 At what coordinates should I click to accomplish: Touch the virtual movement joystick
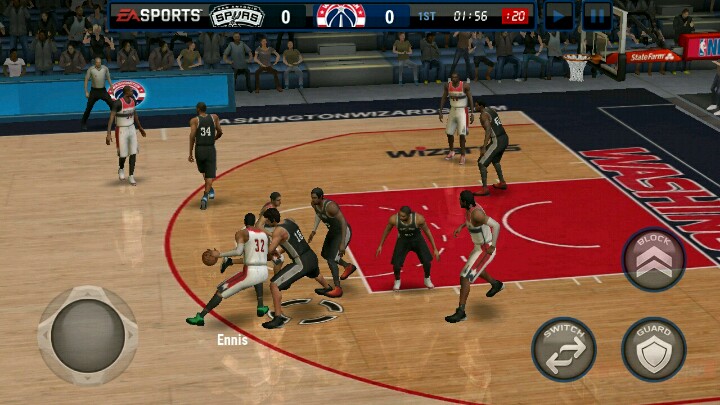point(87,336)
